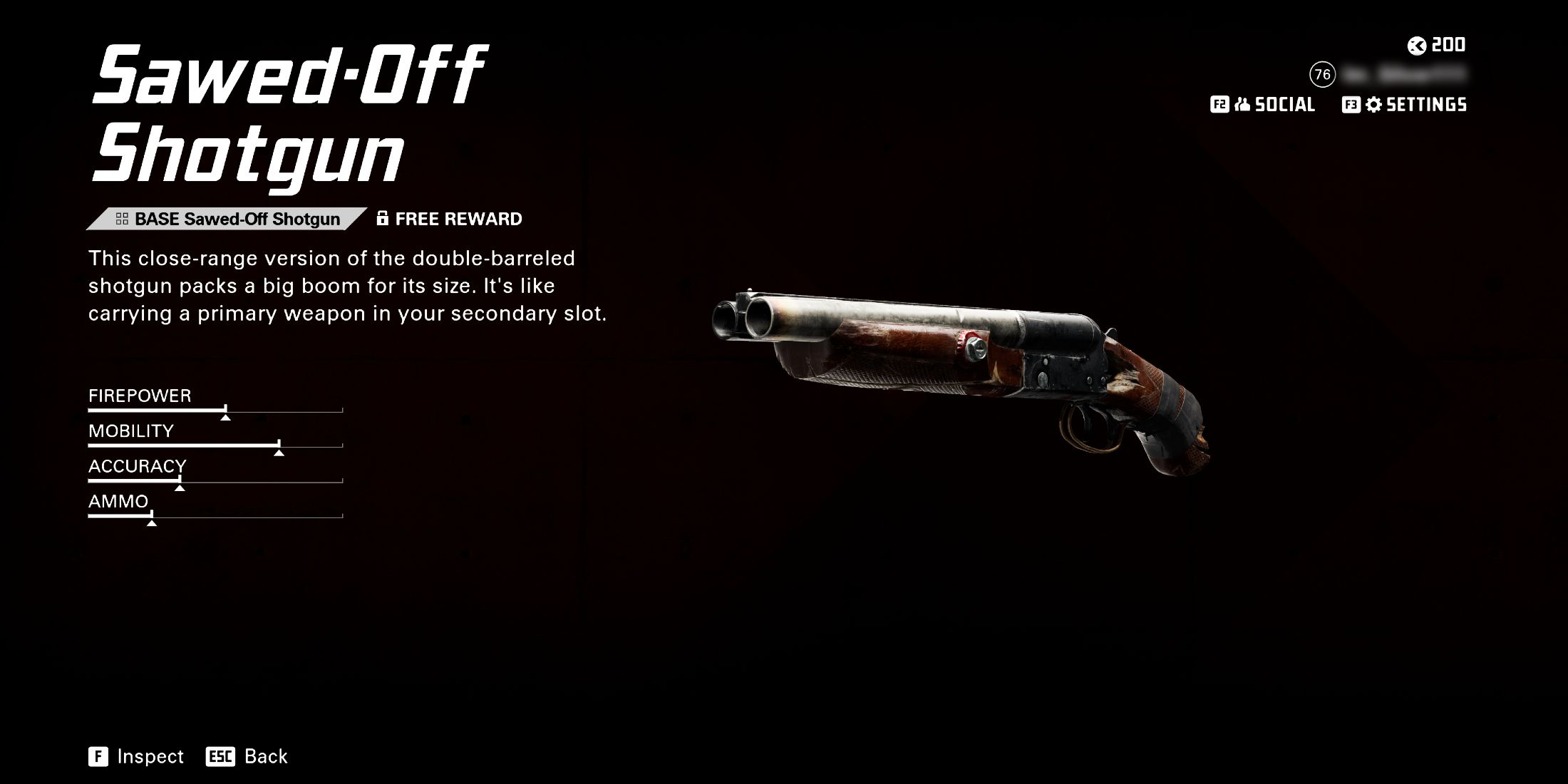Open the SETTINGS menu entry
The image size is (1568, 784).
pos(1425,105)
